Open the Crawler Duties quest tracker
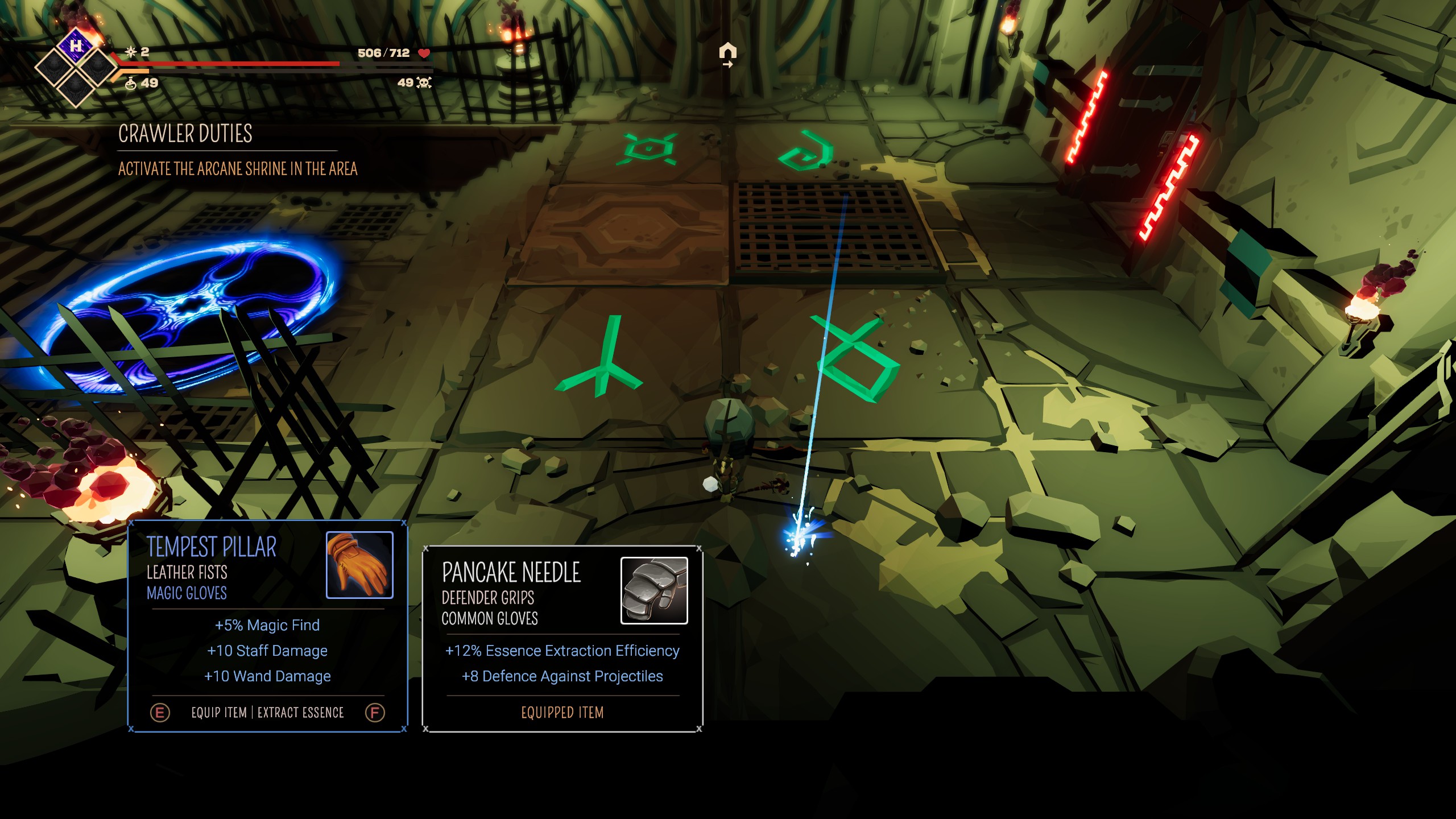The height and width of the screenshot is (819, 1456). click(x=185, y=134)
